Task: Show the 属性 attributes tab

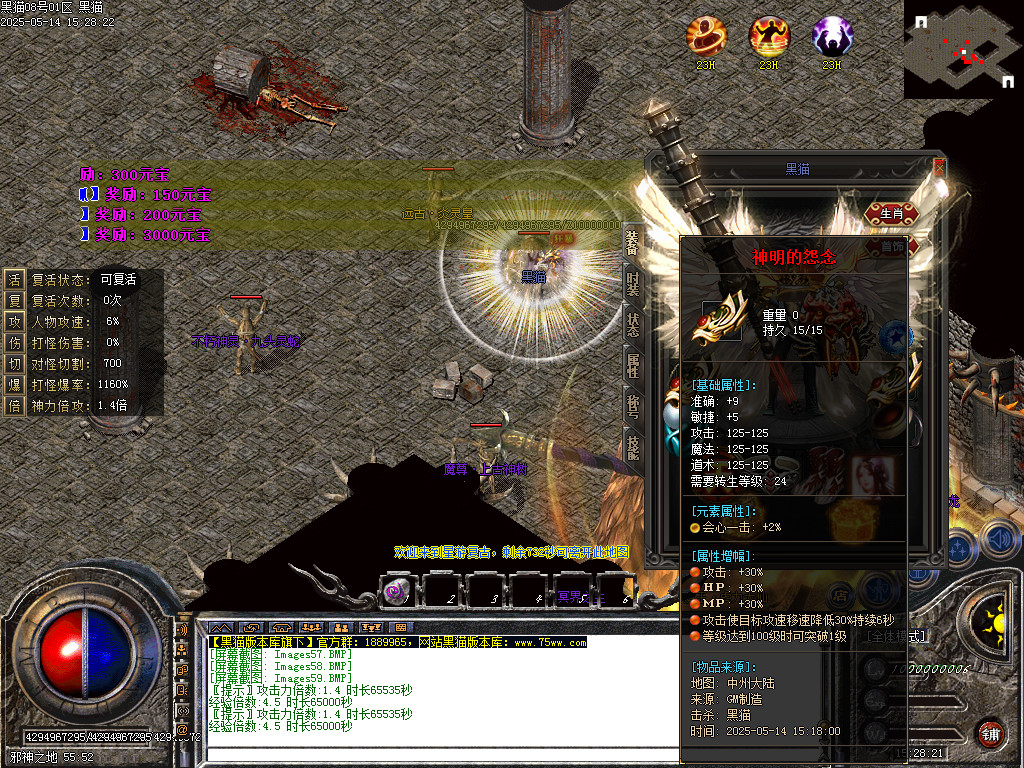Action: click(632, 366)
